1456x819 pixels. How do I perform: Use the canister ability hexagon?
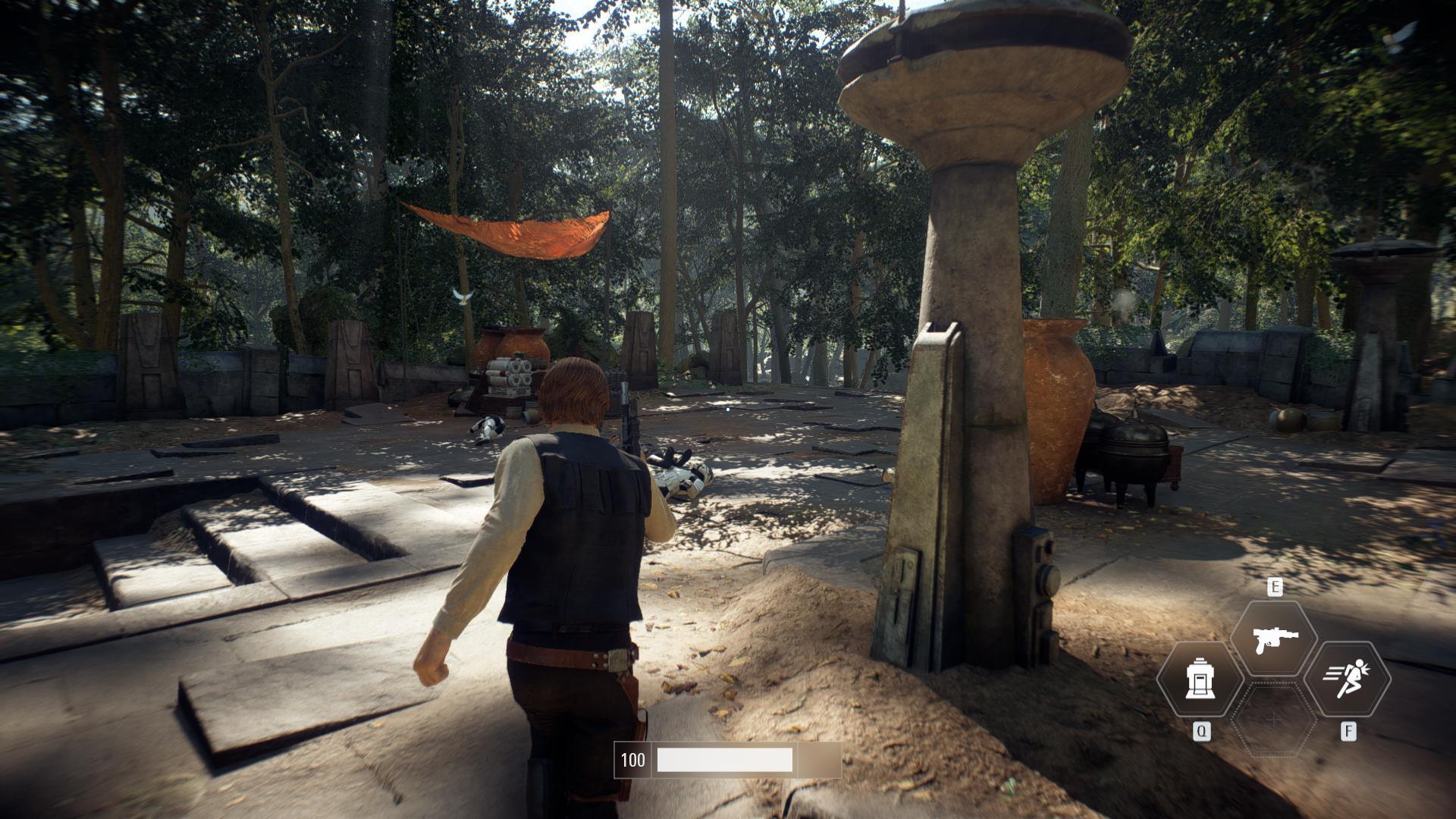tap(1200, 678)
